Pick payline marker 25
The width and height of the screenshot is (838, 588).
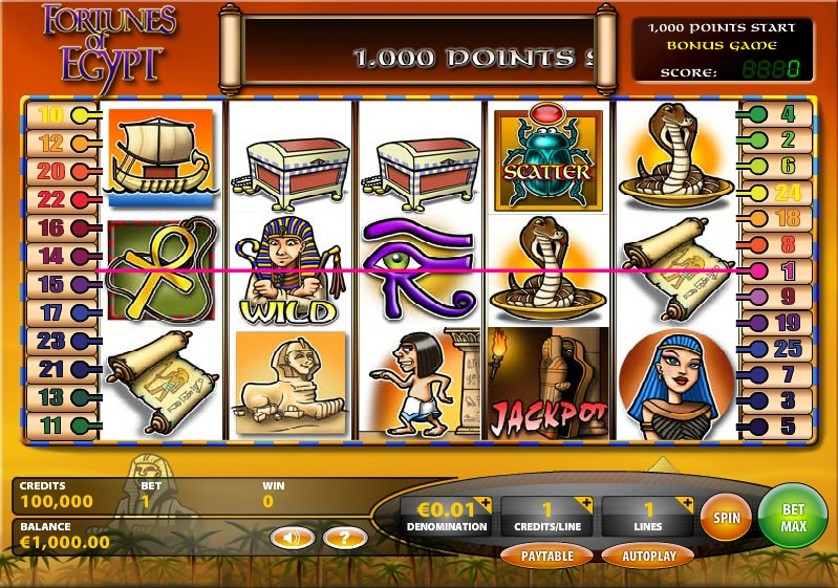pos(787,348)
